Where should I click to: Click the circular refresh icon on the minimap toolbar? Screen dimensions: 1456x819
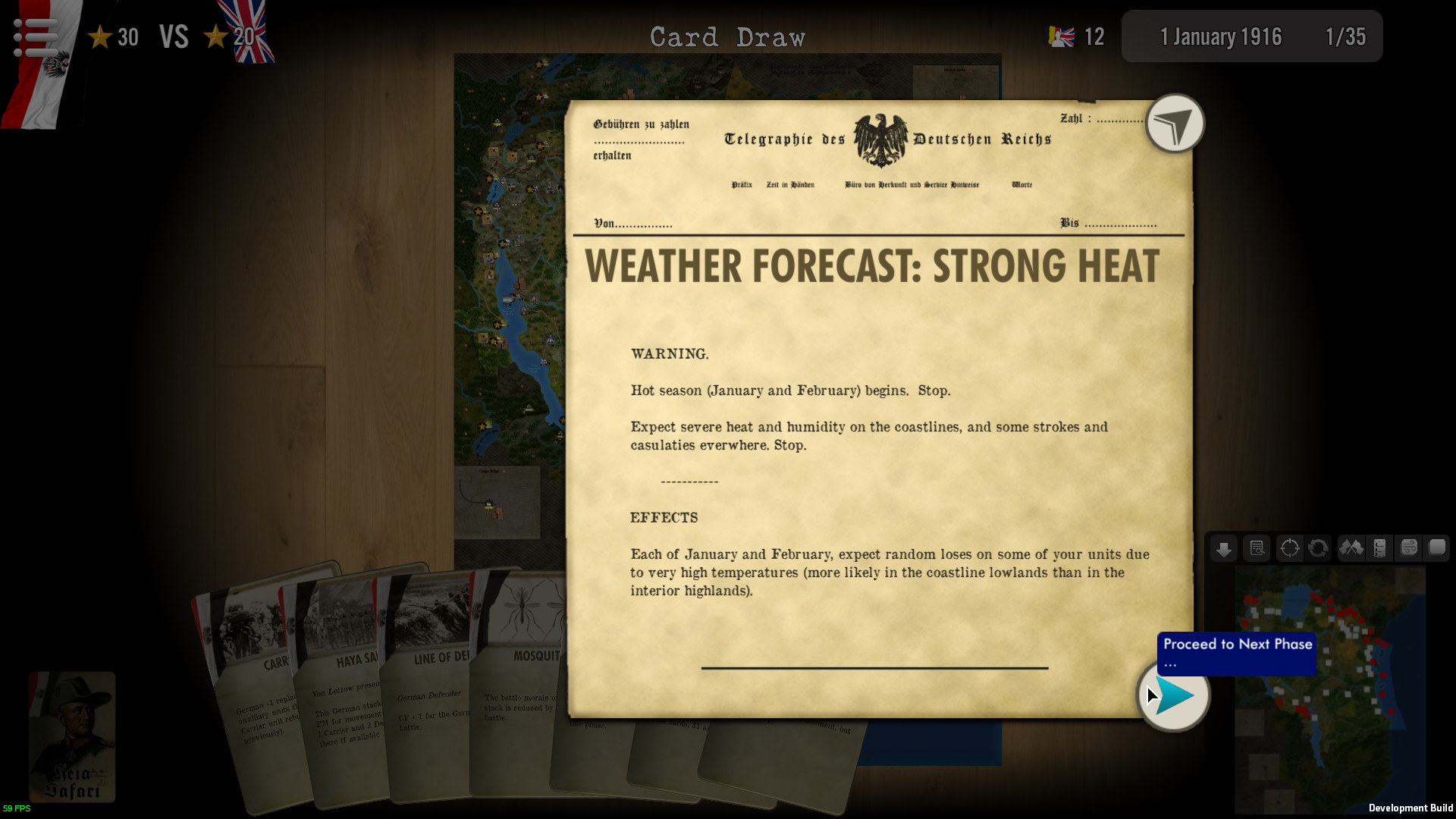1318,548
